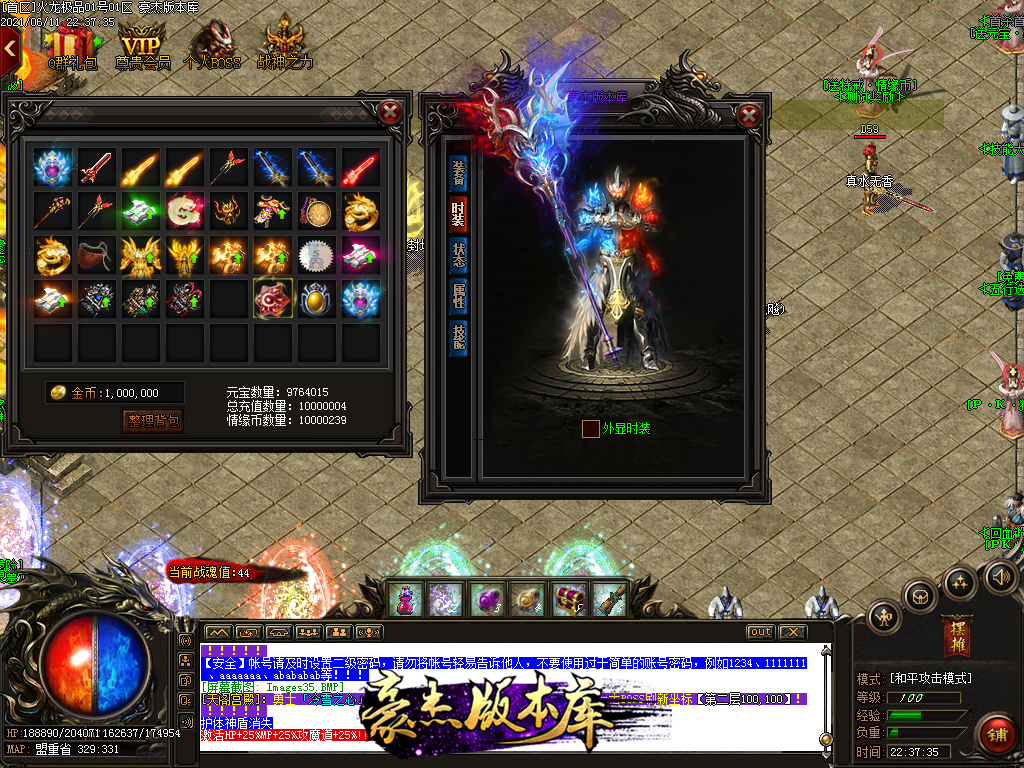
Task: Open the 战神之力 icon
Action: pyautogui.click(x=284, y=45)
